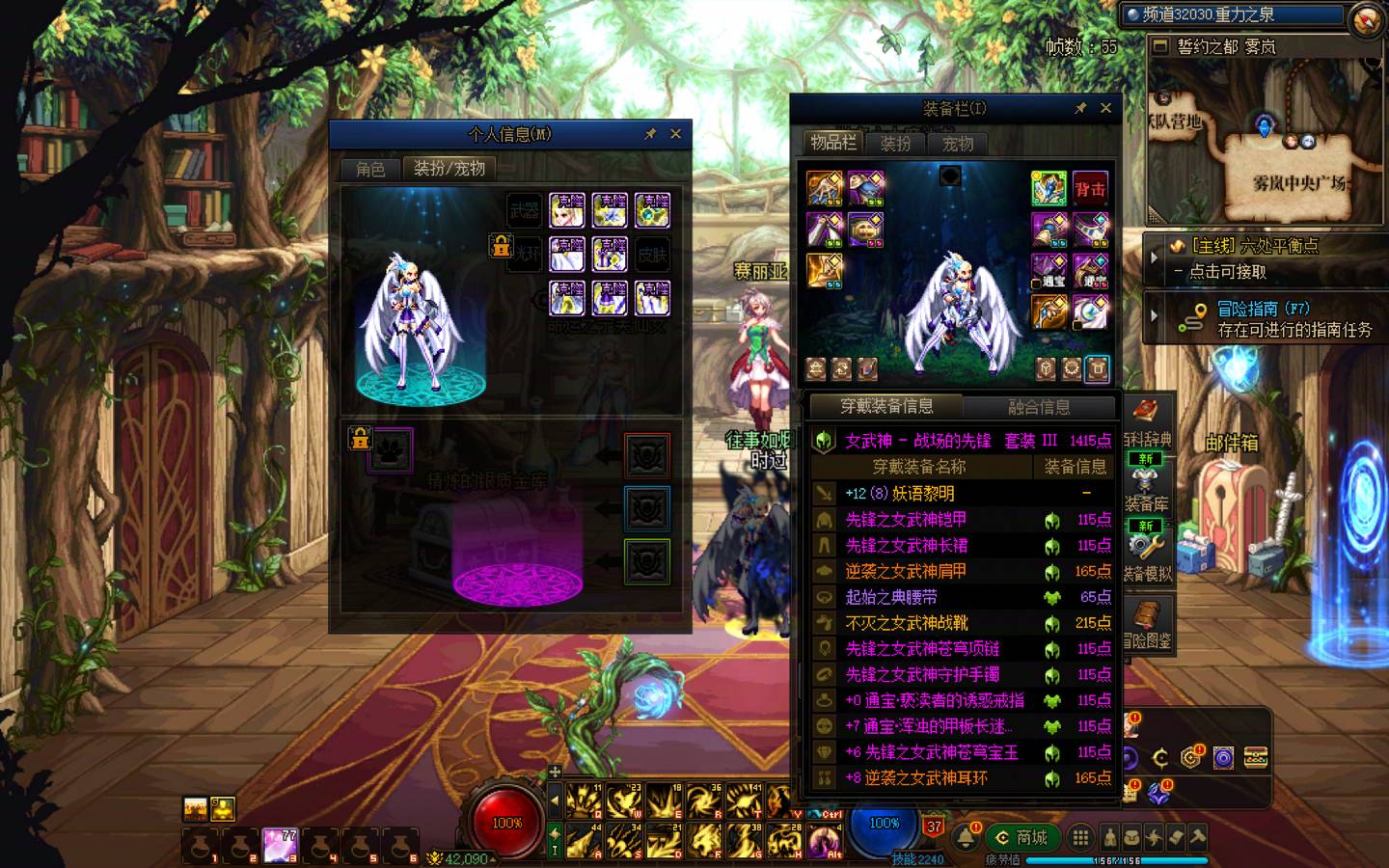The height and width of the screenshot is (868, 1389).
Task: Close the 装备栏 equipment window
Action: 1105,108
